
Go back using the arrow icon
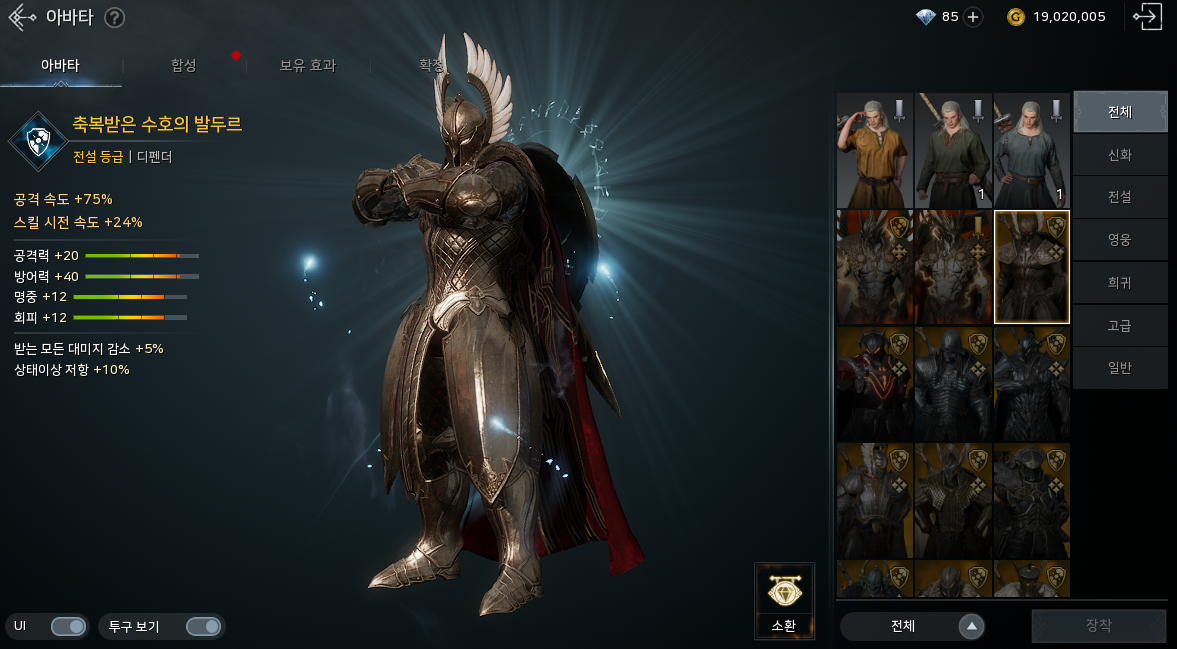point(22,17)
